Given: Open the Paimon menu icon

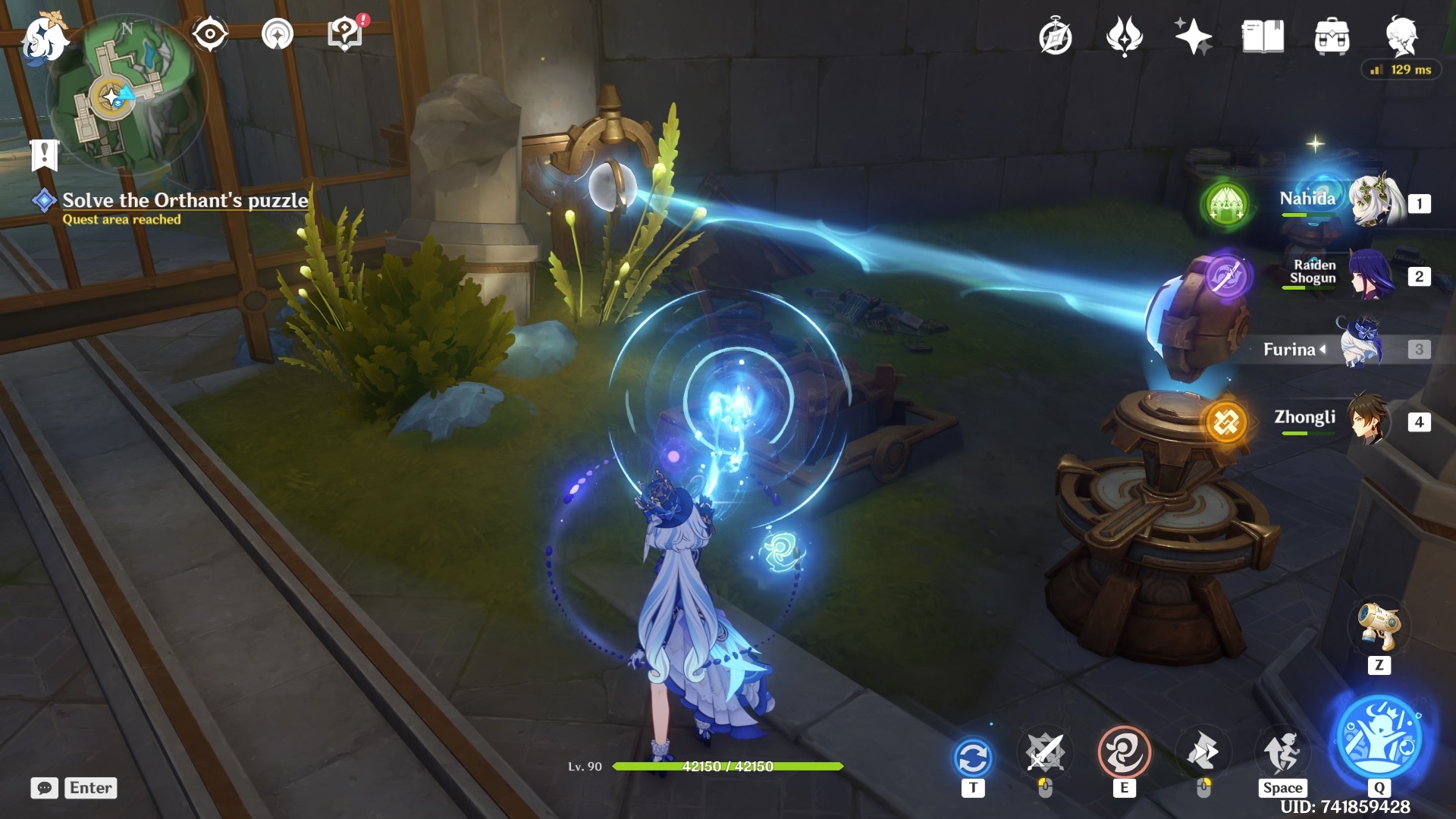Looking at the screenshot, I should click(44, 38).
